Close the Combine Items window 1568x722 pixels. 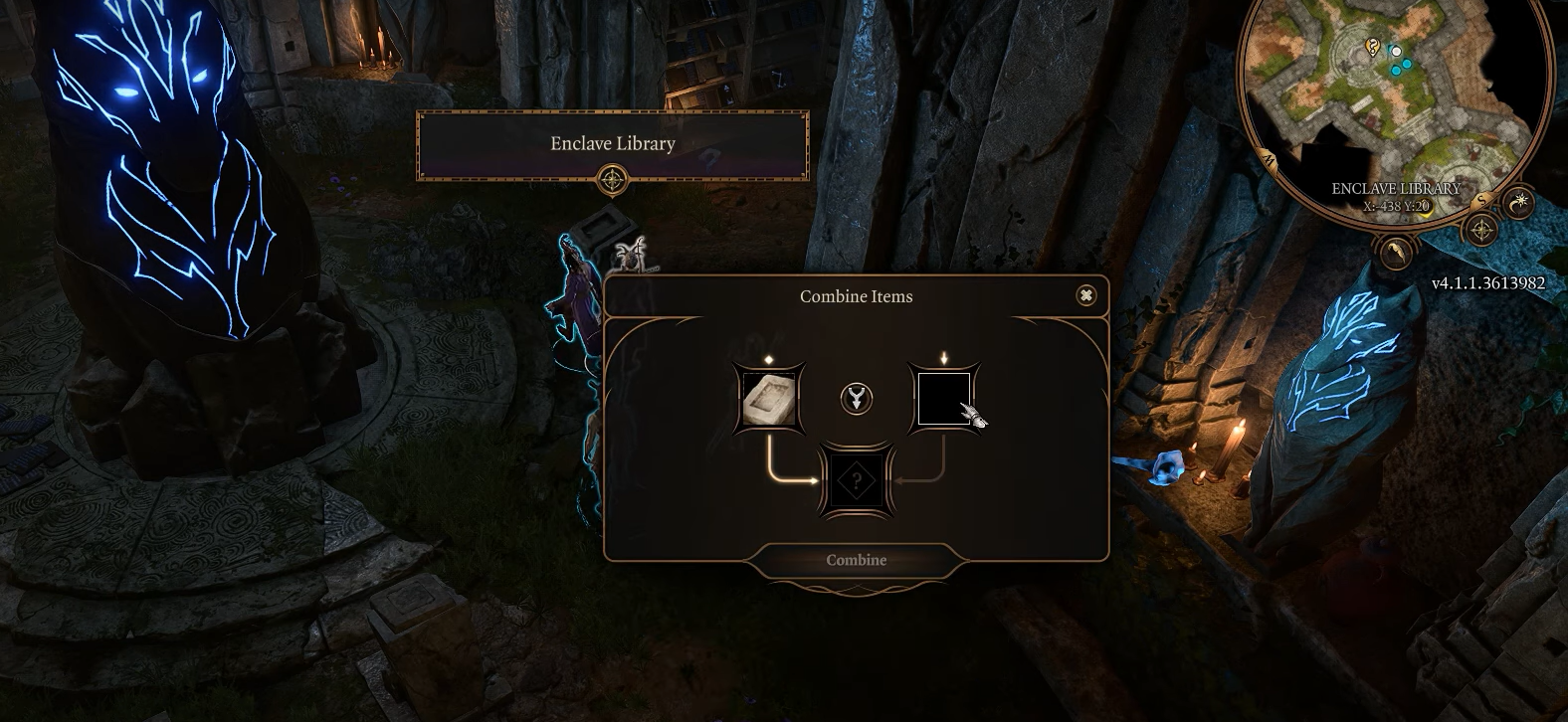coord(1086,295)
